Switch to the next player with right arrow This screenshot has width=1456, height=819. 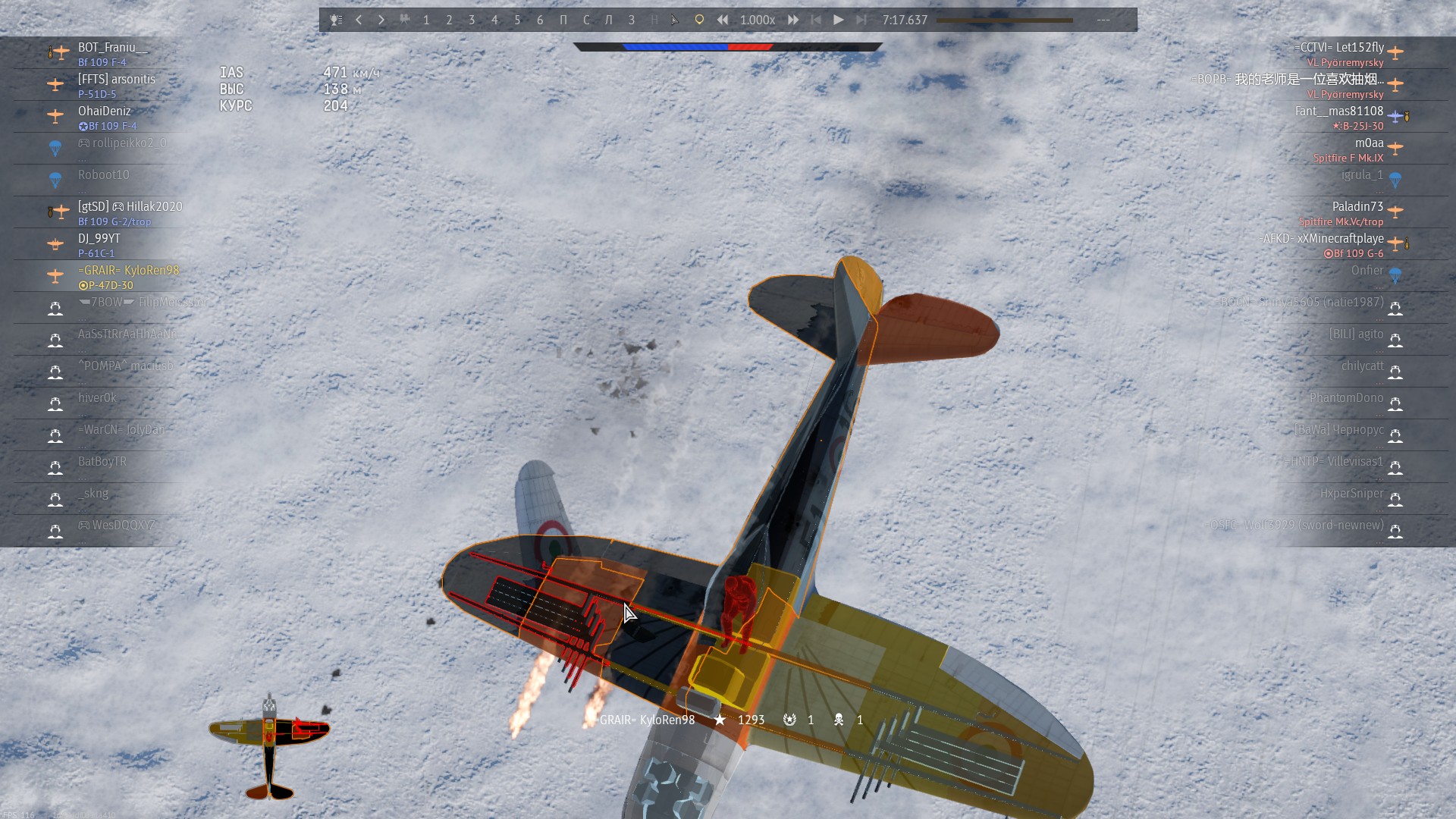(x=381, y=20)
